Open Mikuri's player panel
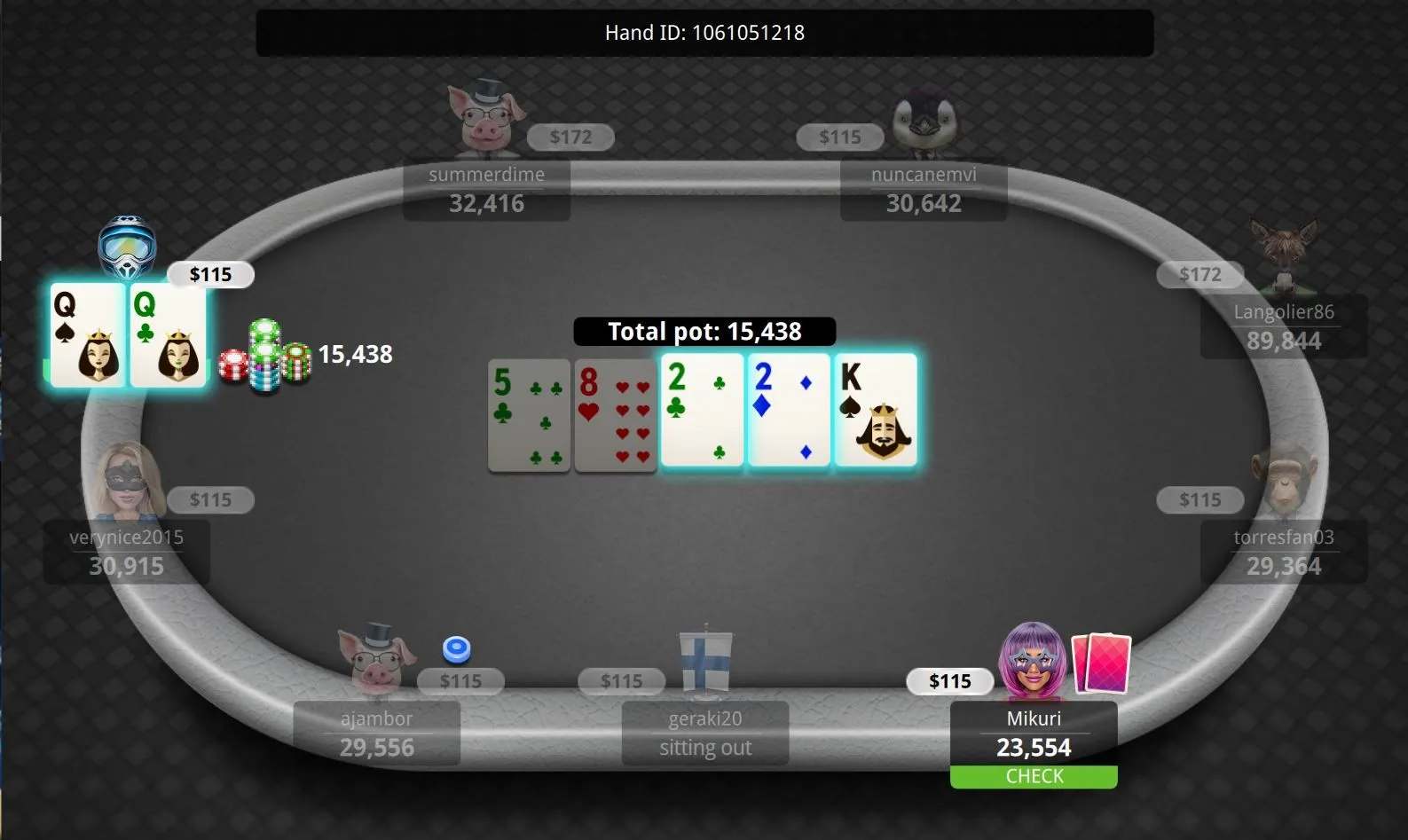Viewport: 1408px width, 840px height. (x=1033, y=734)
